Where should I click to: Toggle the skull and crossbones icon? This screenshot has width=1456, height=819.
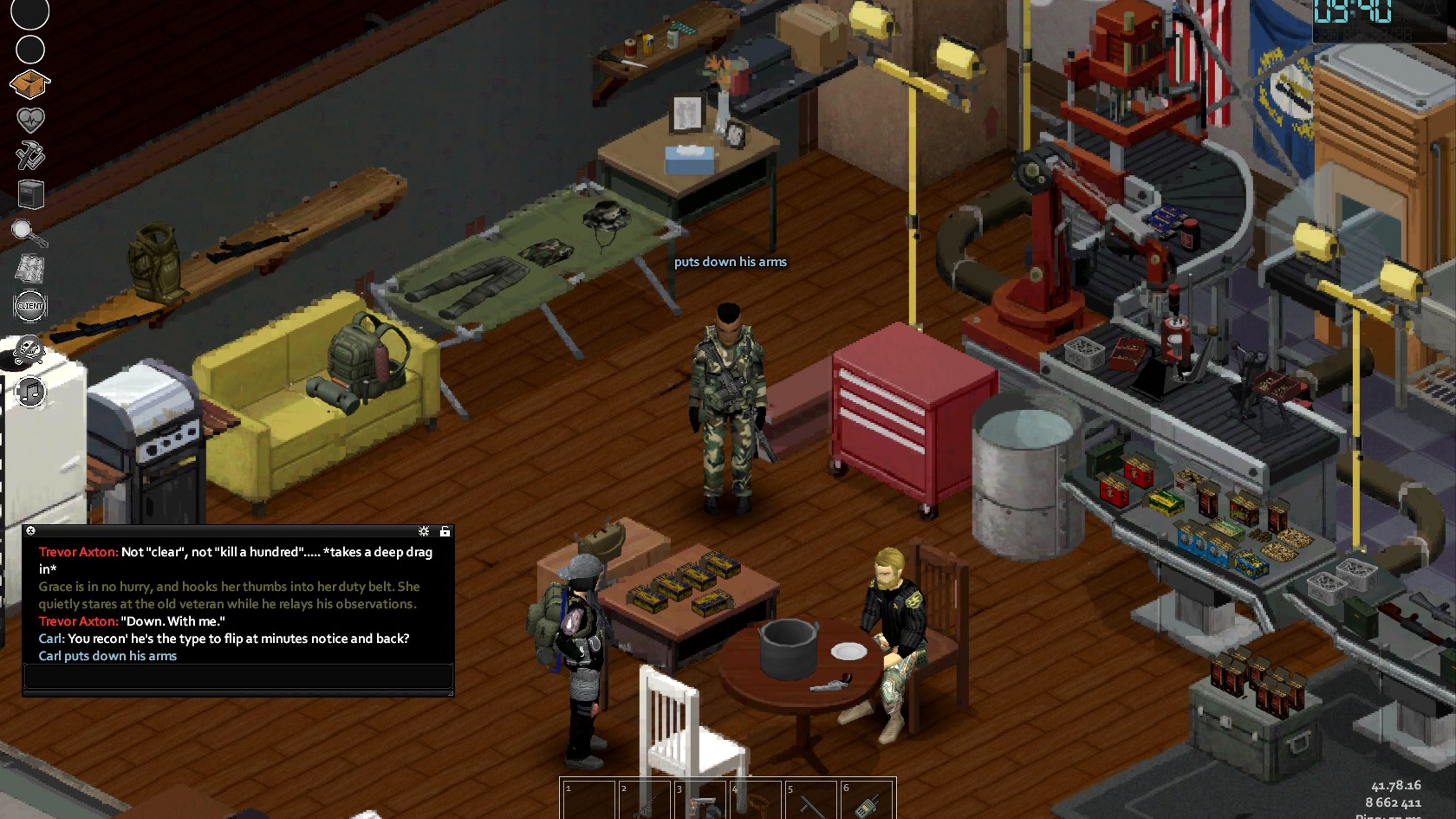29,349
